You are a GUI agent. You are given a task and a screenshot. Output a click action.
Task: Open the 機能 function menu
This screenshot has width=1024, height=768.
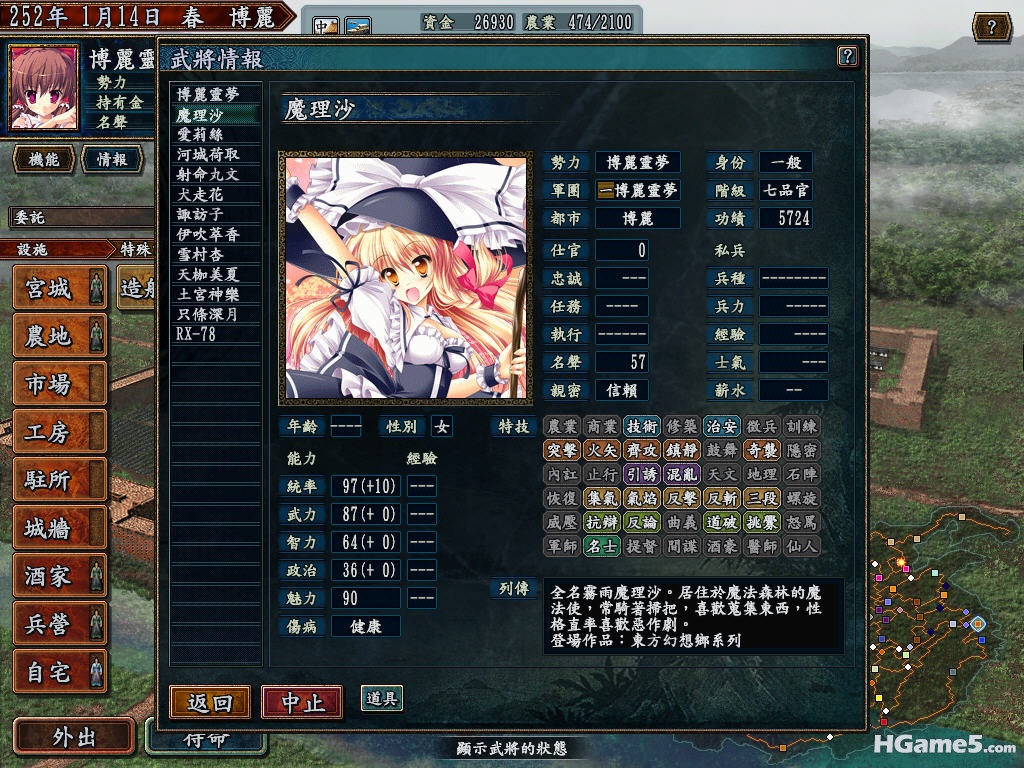43,159
